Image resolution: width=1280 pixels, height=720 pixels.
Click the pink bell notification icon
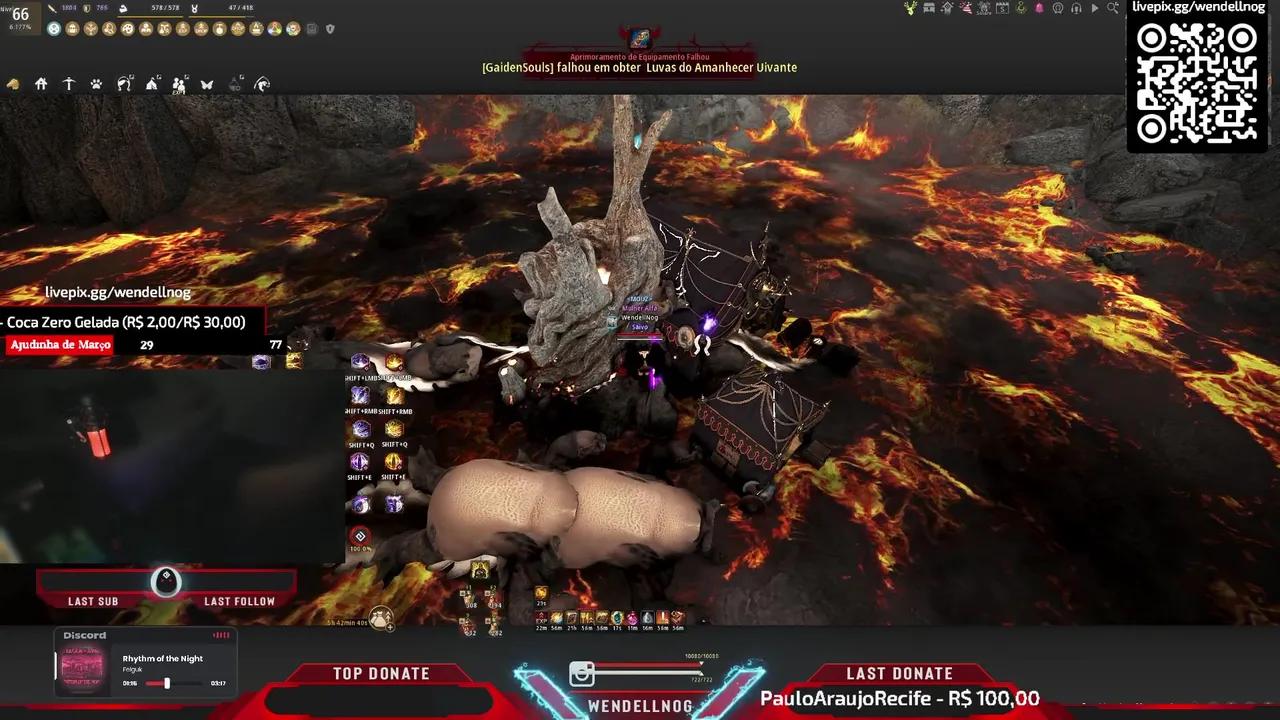pyautogui.click(x=1039, y=8)
